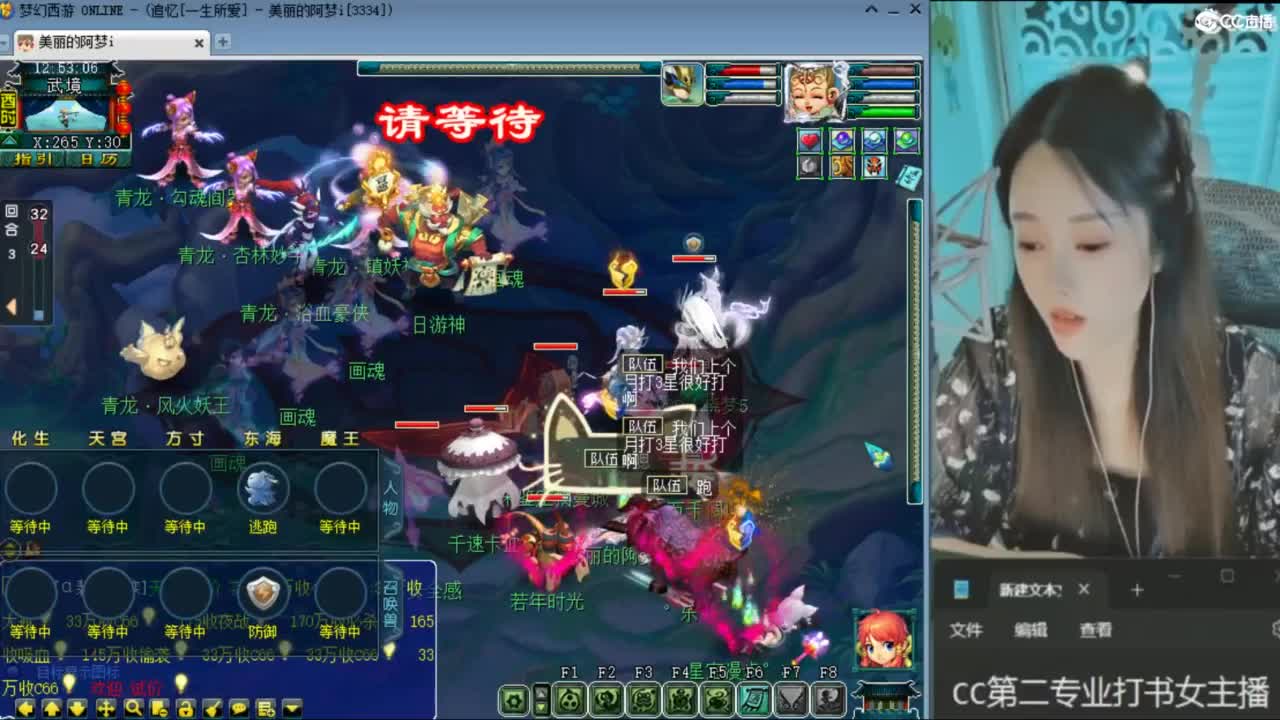Click the highlighted F6 flag skill icon

[x=754, y=700]
